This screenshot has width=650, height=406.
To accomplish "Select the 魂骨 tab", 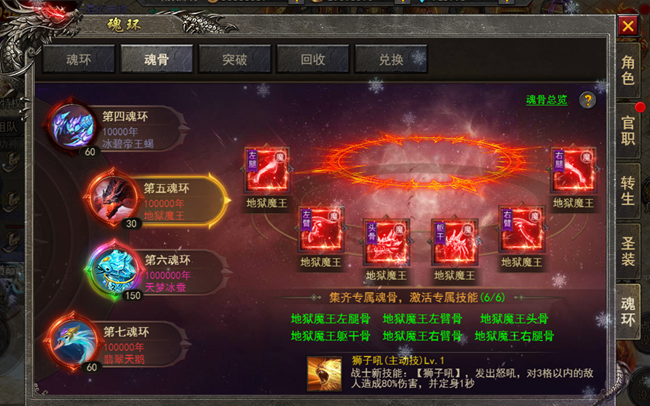I will pos(157,60).
